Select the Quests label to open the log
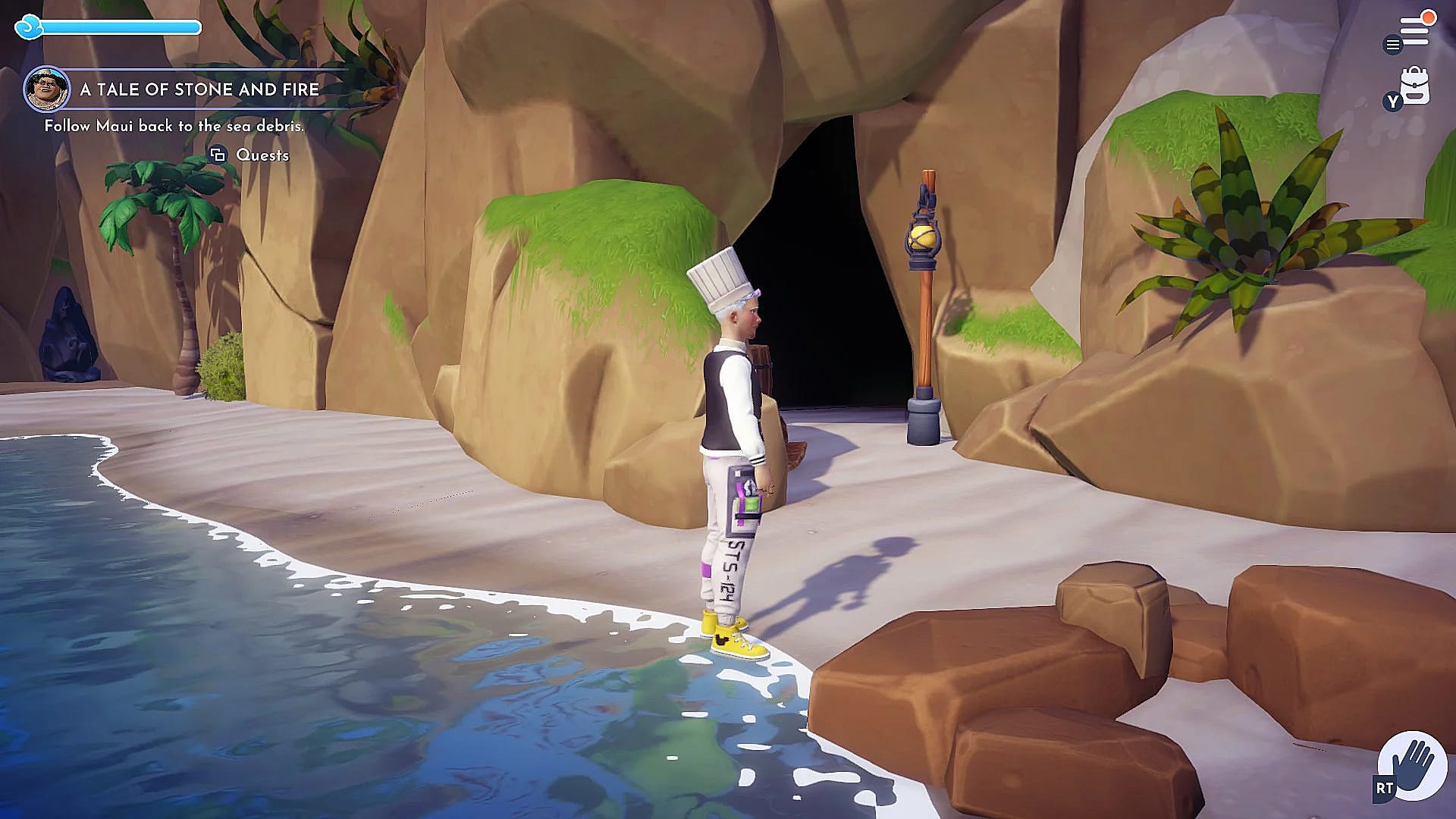 tap(262, 155)
